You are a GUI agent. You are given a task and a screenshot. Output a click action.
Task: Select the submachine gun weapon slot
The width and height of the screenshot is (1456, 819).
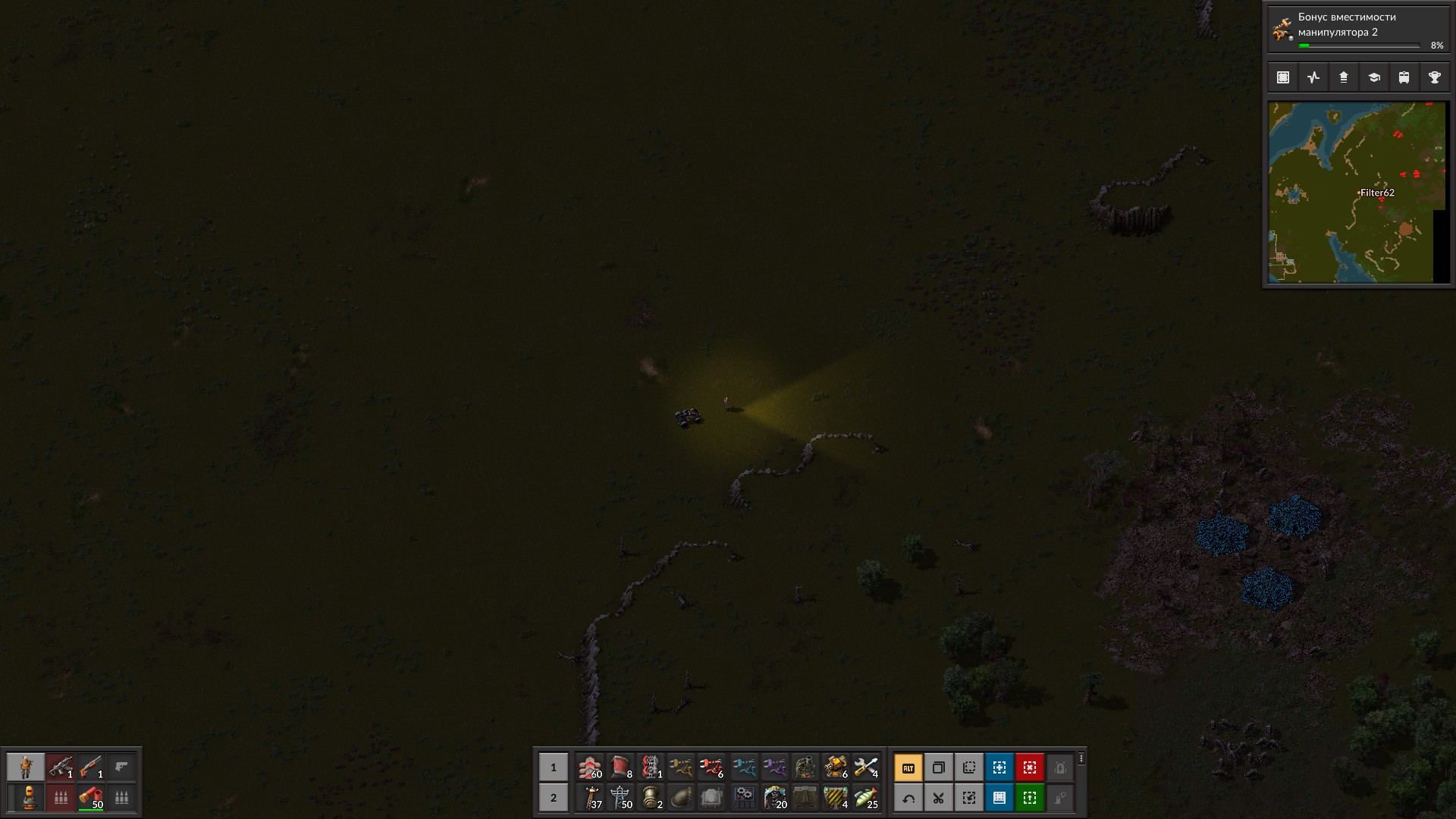tap(61, 767)
